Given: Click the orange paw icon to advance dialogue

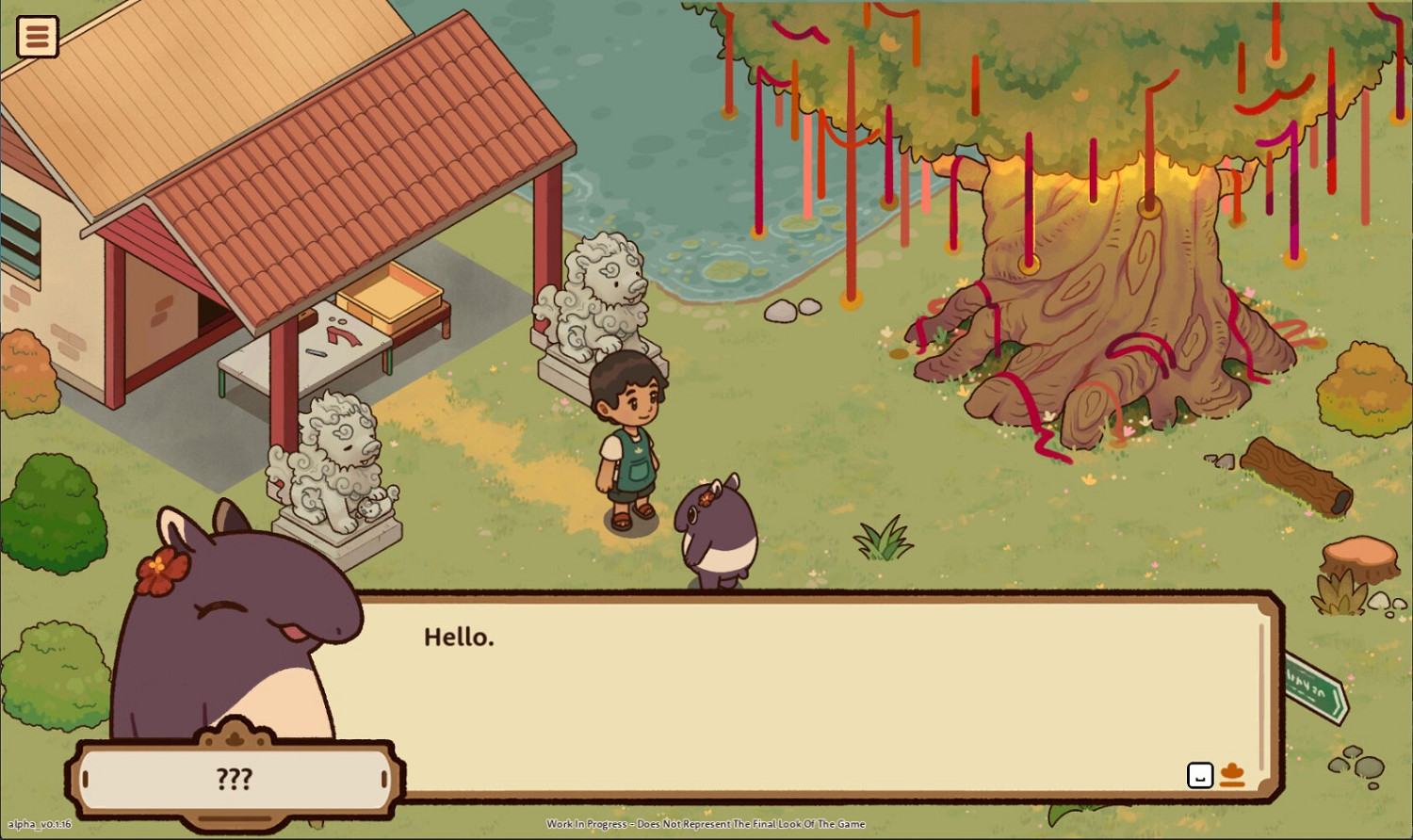Looking at the screenshot, I should (1233, 776).
